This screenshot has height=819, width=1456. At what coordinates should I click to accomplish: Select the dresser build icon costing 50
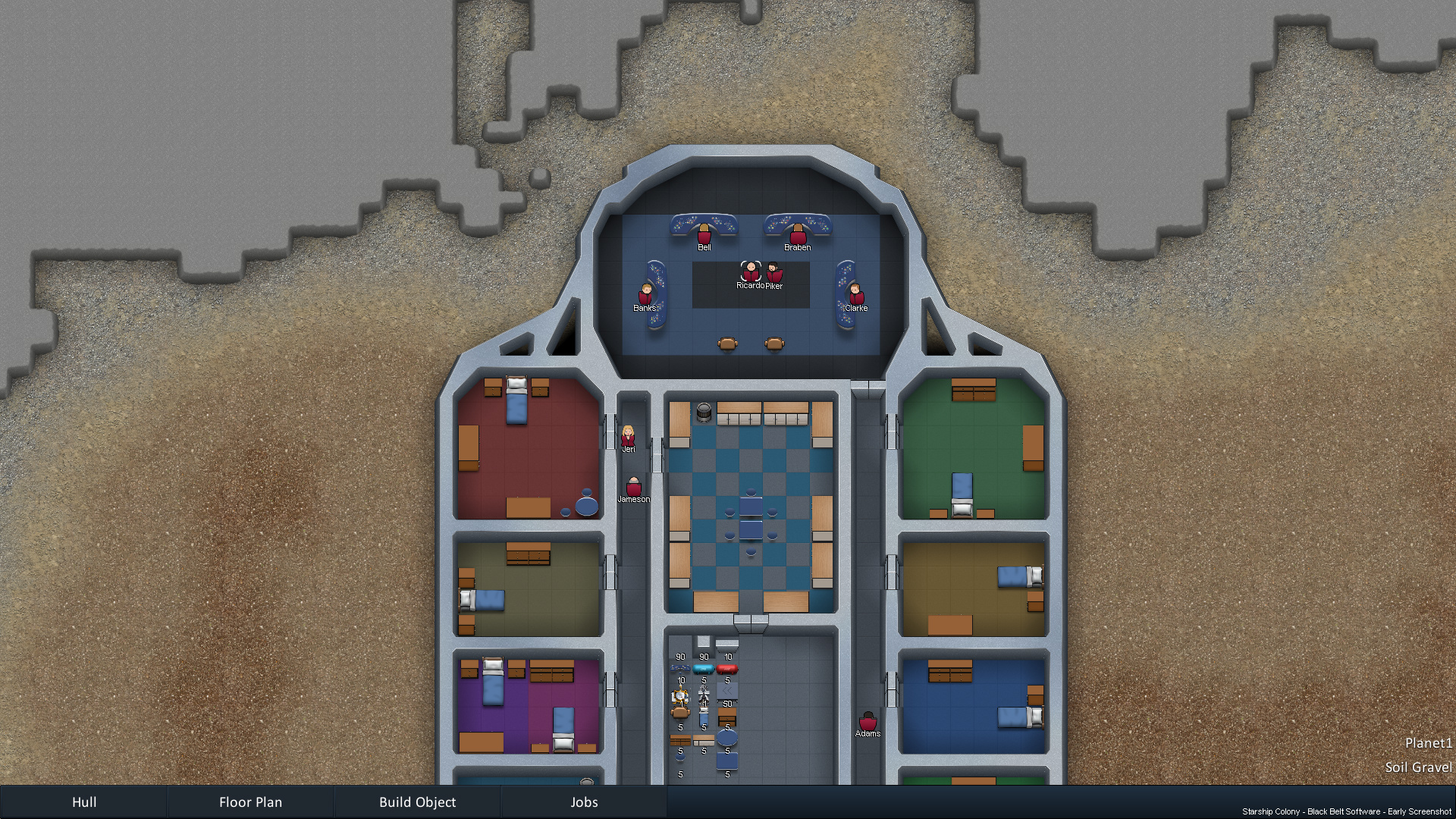point(727,717)
